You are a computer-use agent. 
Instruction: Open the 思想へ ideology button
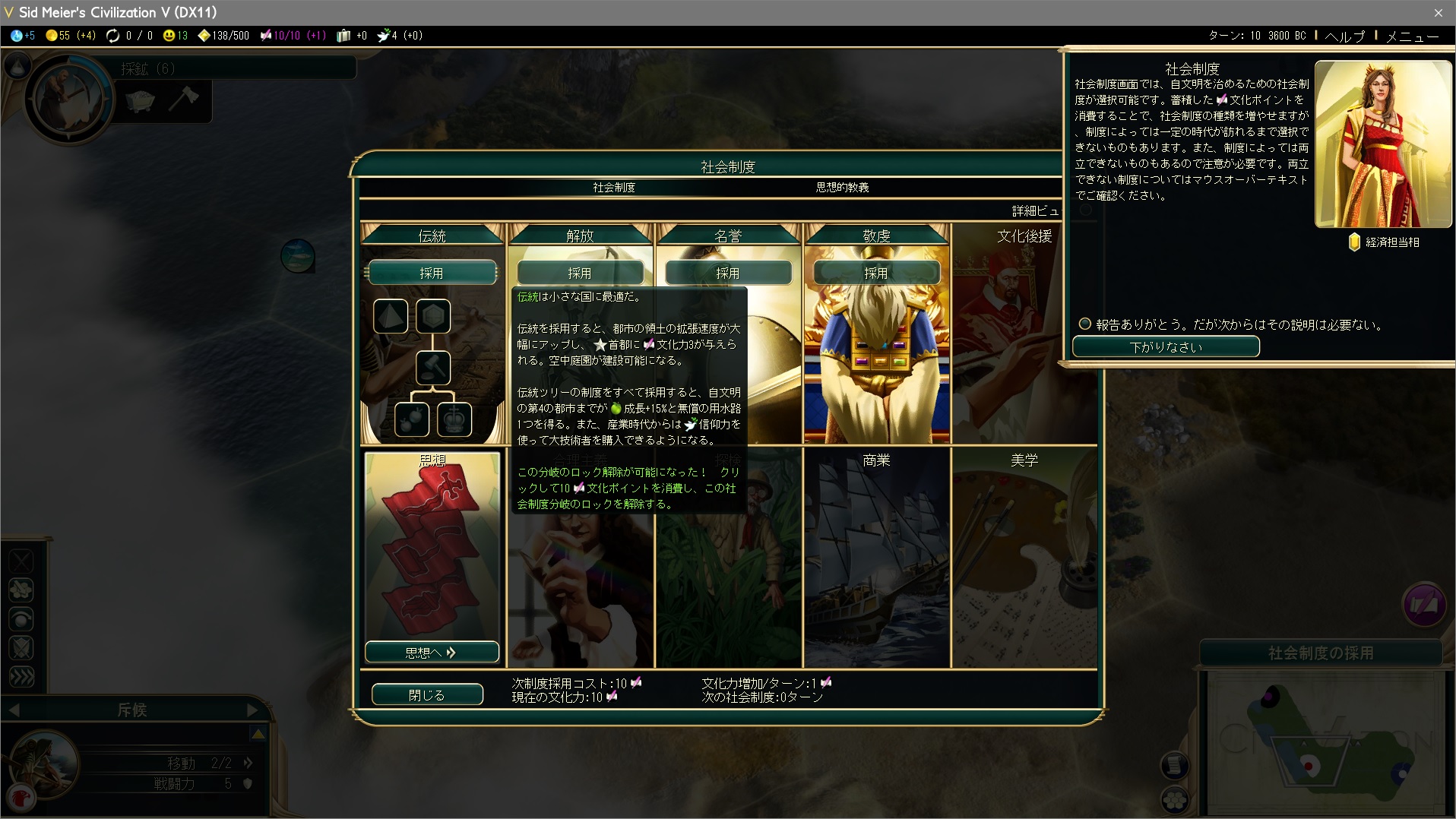(431, 652)
